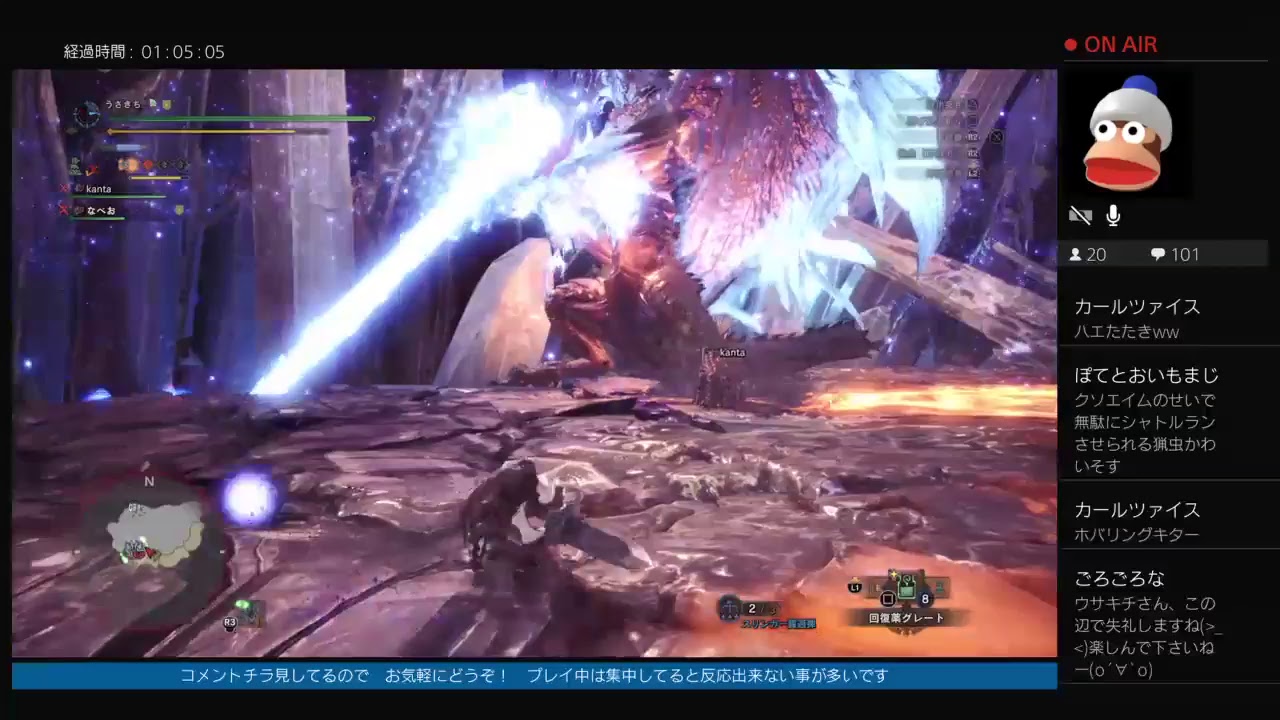
Task: Expand the square button item slot selector
Action: click(888, 598)
